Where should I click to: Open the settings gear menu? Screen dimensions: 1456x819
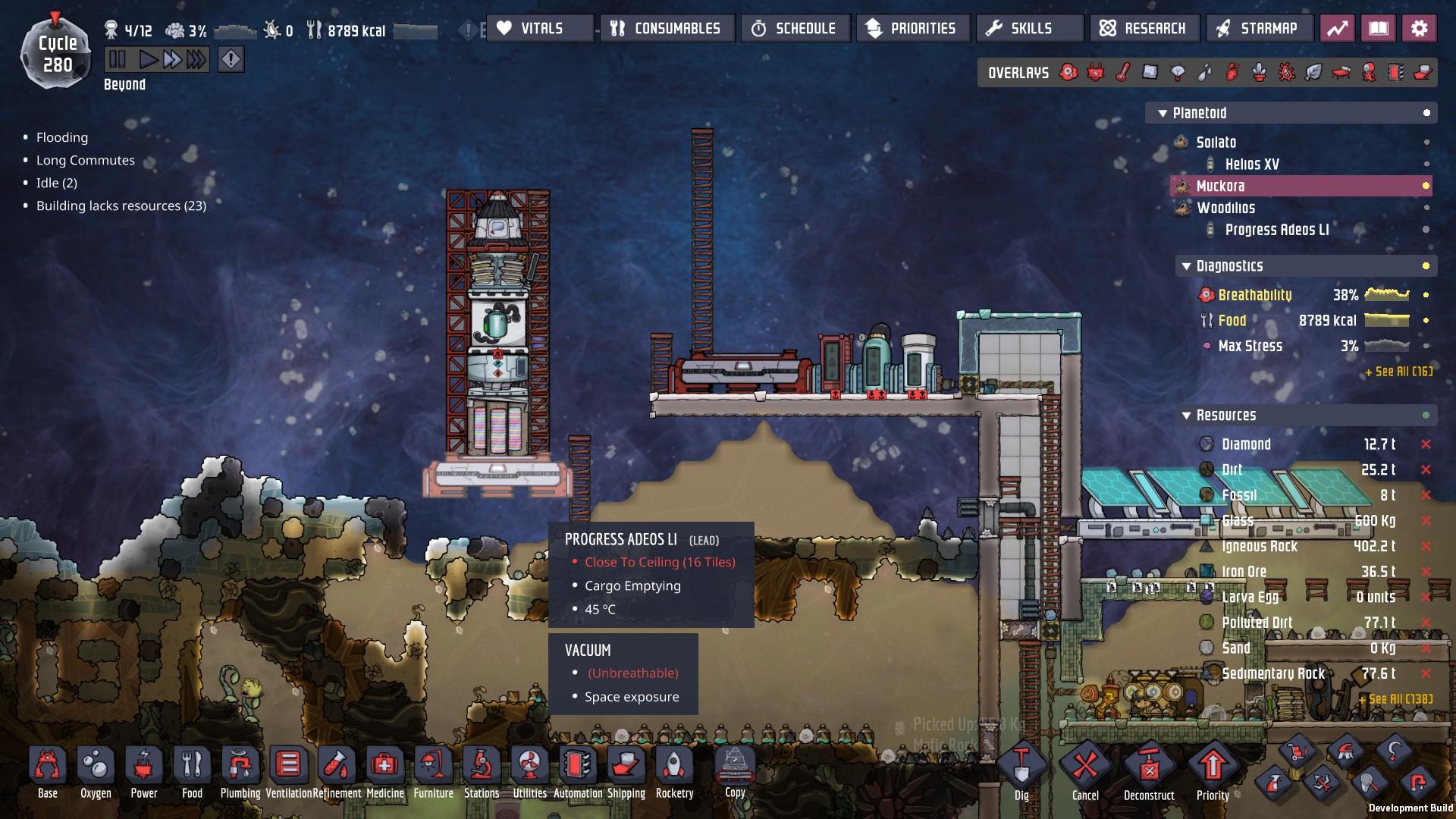point(1419,29)
